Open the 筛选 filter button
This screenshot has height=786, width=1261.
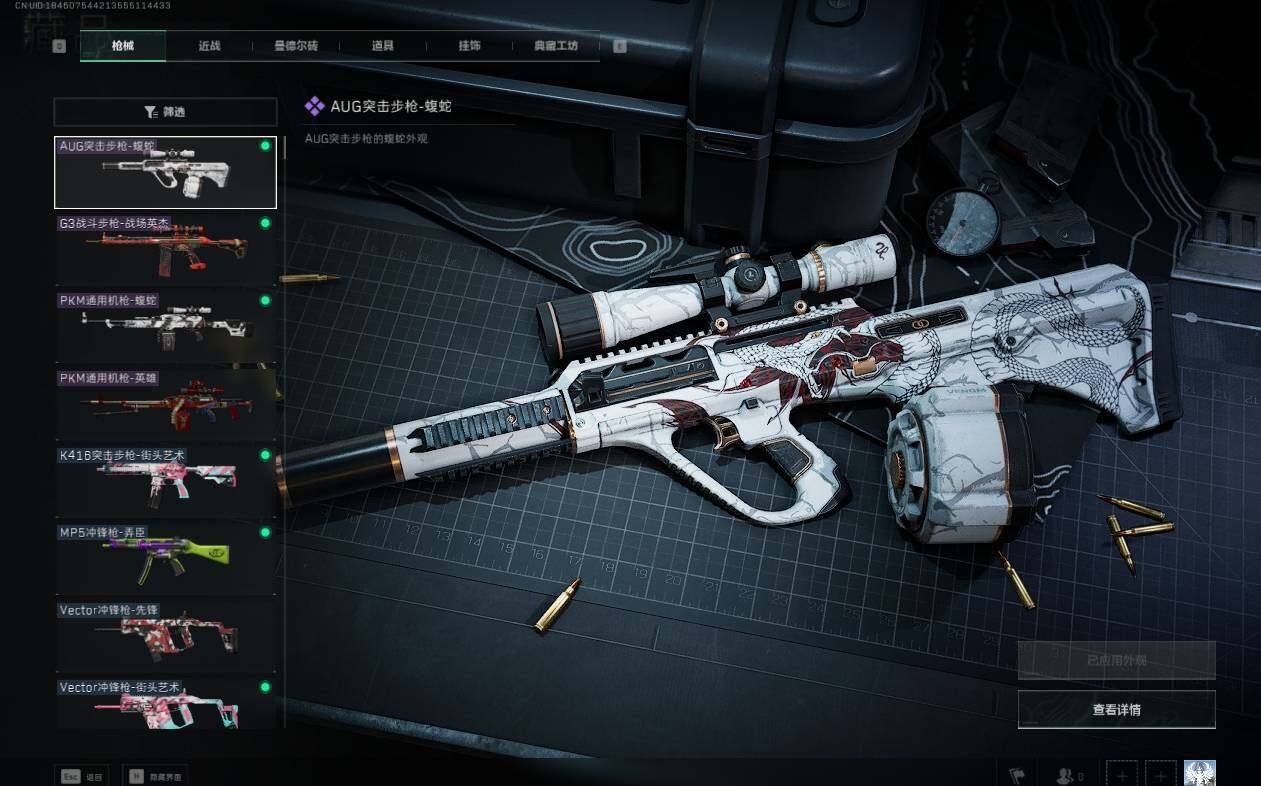click(165, 112)
